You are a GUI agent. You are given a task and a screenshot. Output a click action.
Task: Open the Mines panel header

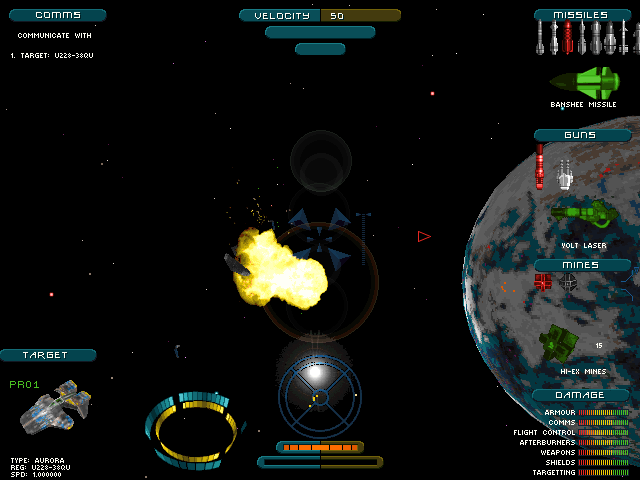[582, 265]
